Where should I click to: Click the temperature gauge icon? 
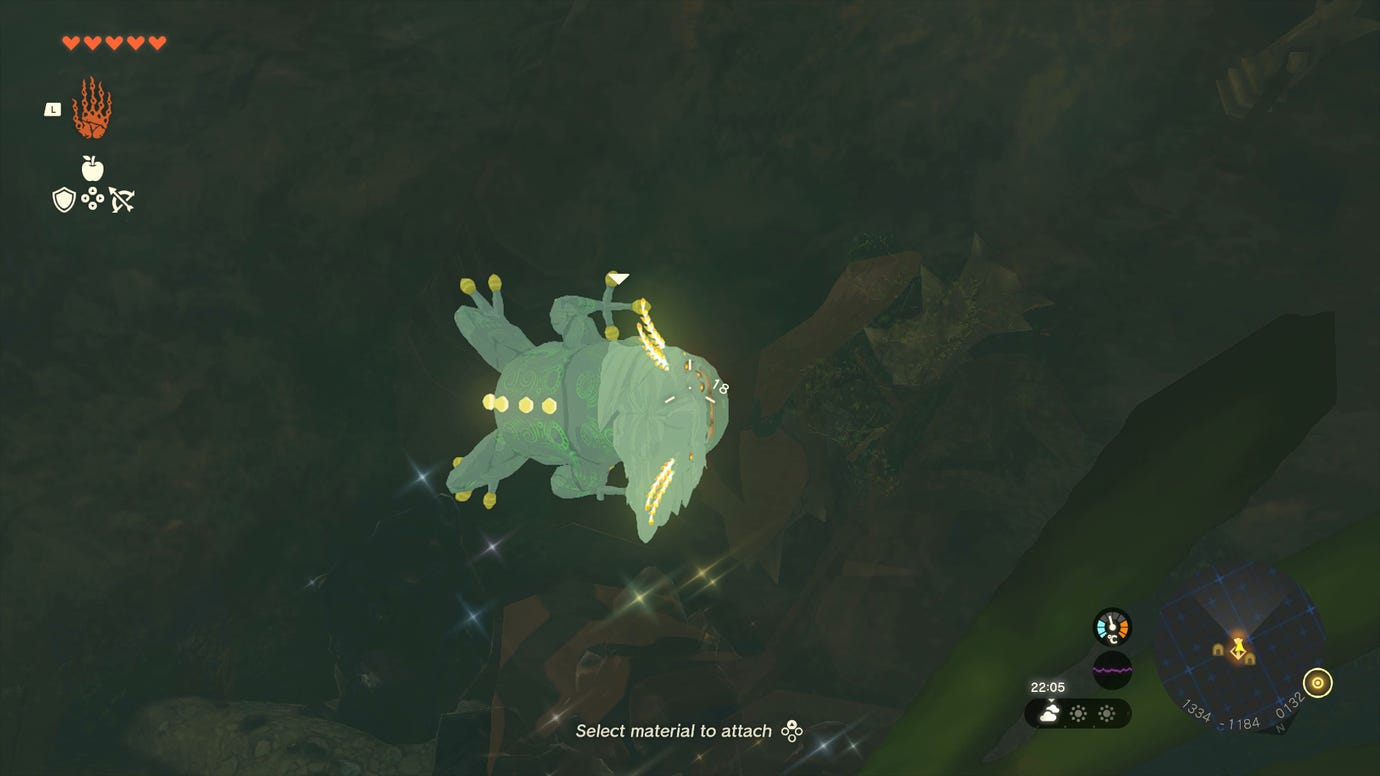(1113, 626)
